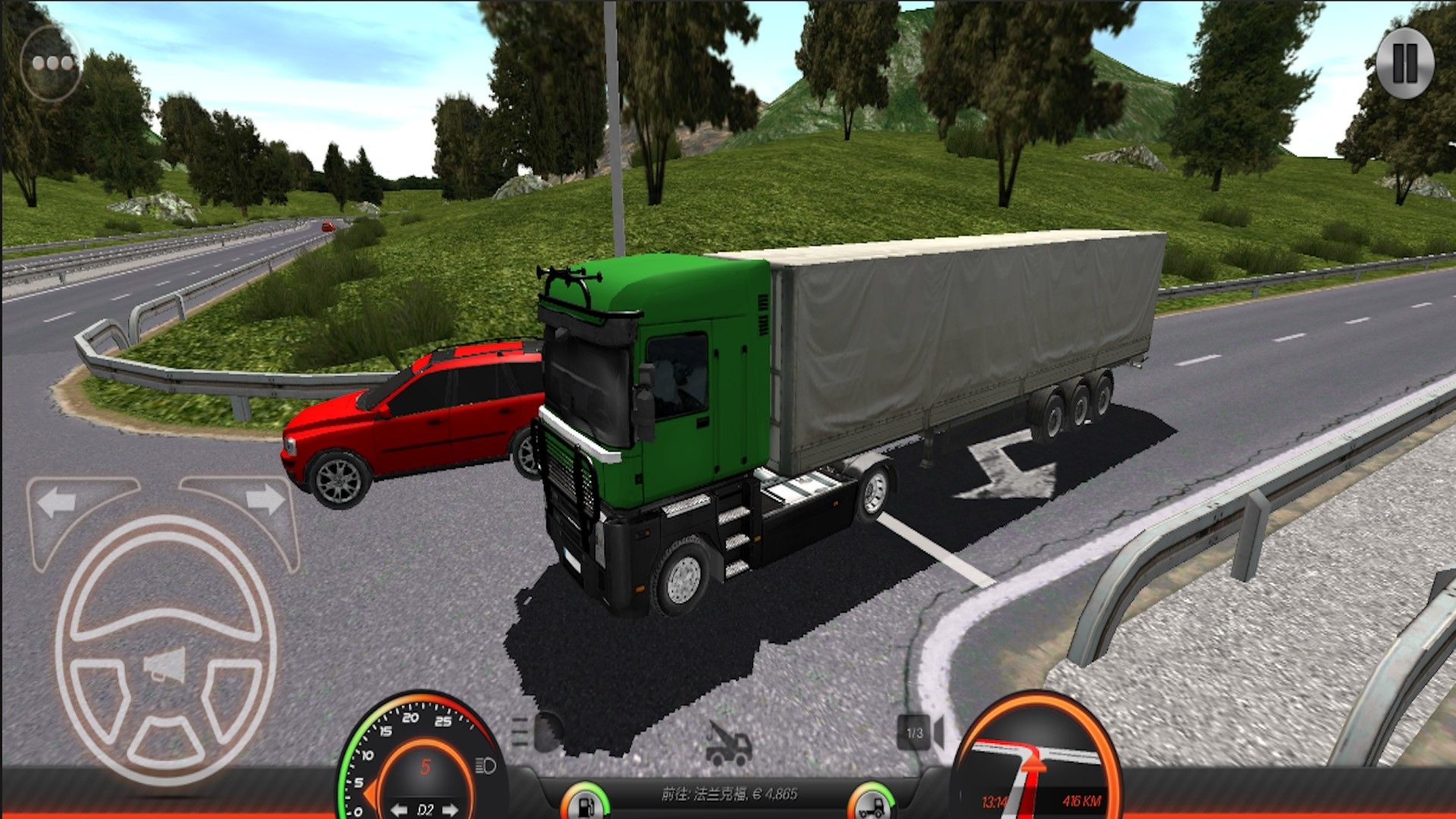The height and width of the screenshot is (819, 1456).
Task: Shift gear up with the right arrow
Action: (450, 810)
